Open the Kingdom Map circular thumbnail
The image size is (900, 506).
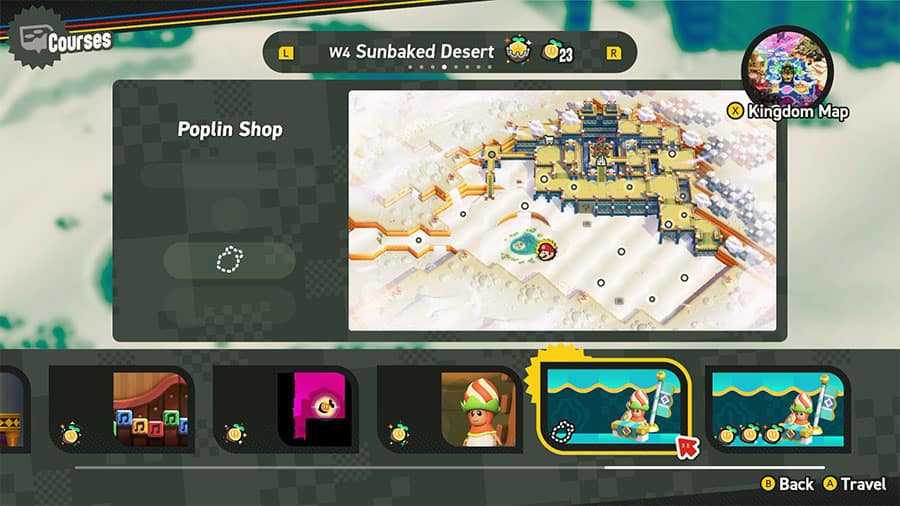tap(787, 70)
